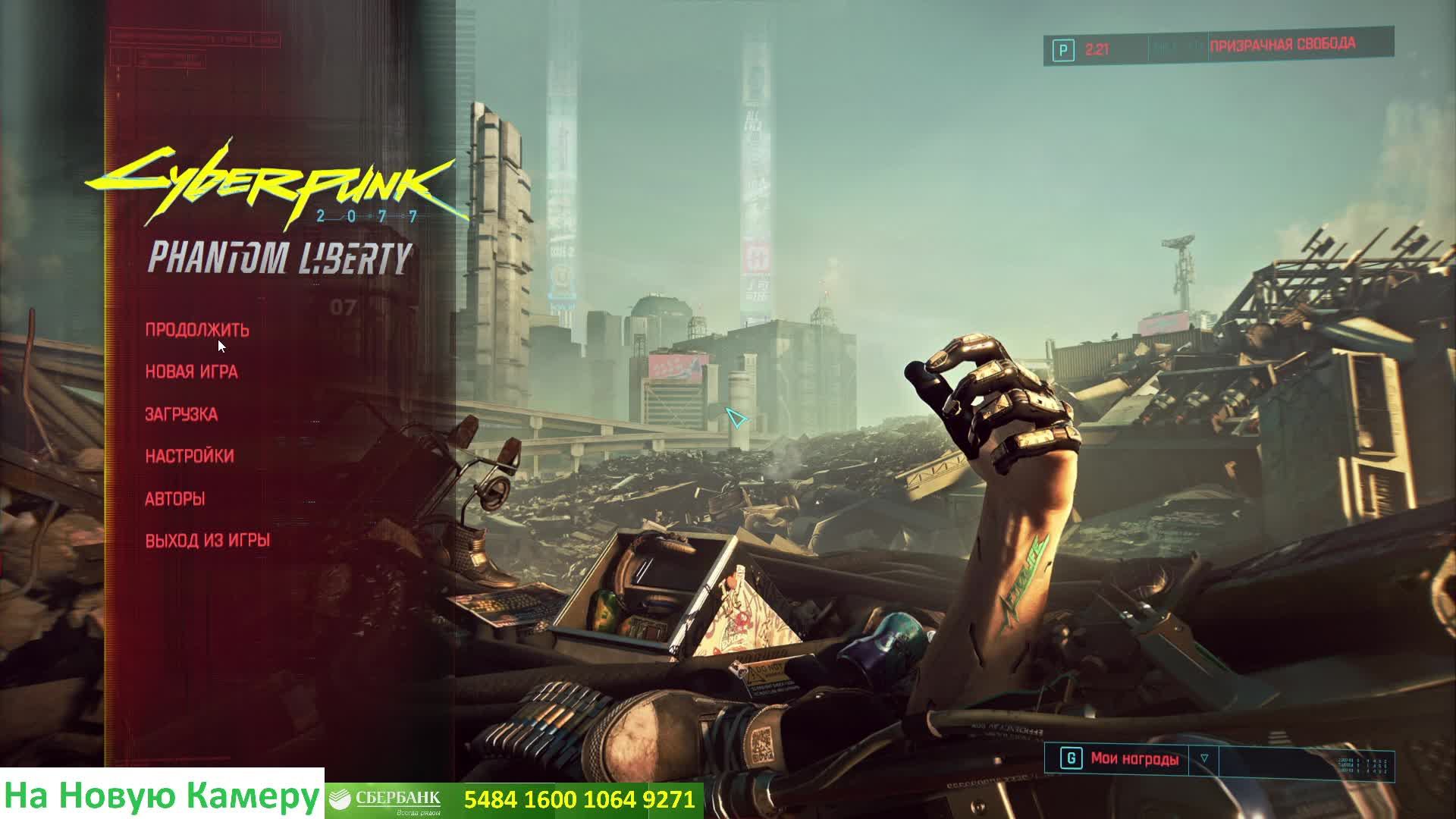Screen dimensions: 1456x819
Task: Select ВЫХОД ИЗ ИГРЫ to quit
Action: [x=208, y=540]
